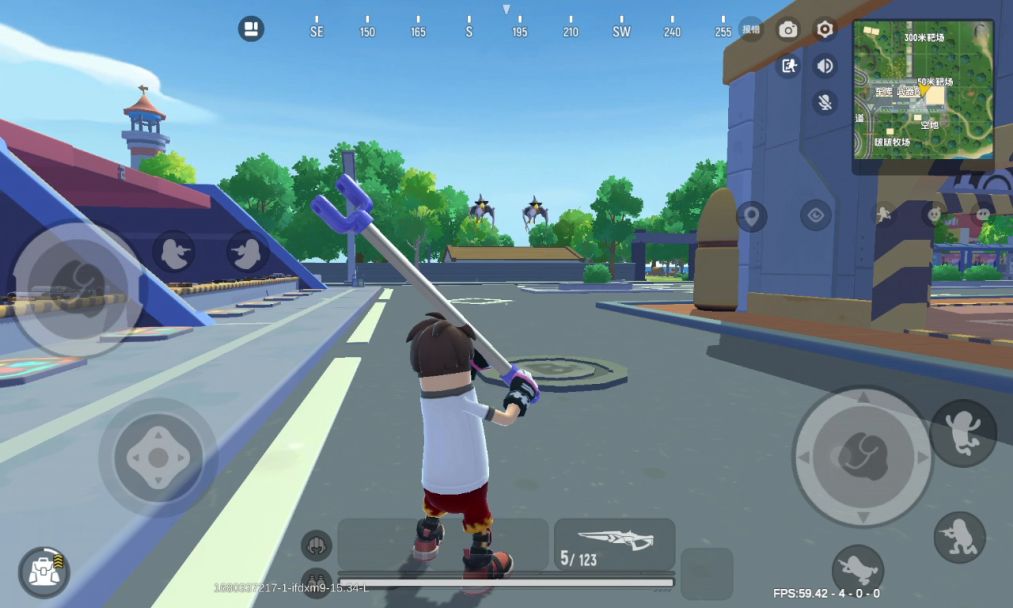1013x608 pixels.
Task: Tap the prone stance button
Action: pyautogui.click(x=857, y=570)
